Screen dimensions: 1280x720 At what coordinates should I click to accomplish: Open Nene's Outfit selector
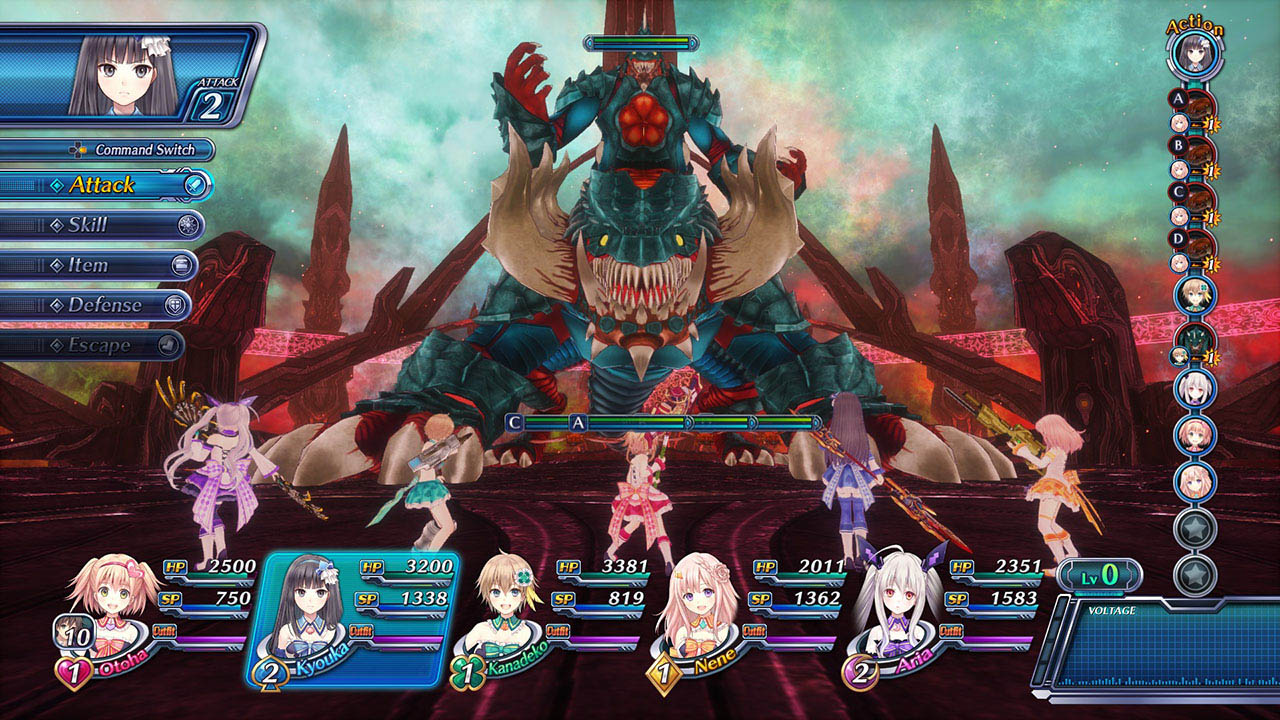(755, 631)
